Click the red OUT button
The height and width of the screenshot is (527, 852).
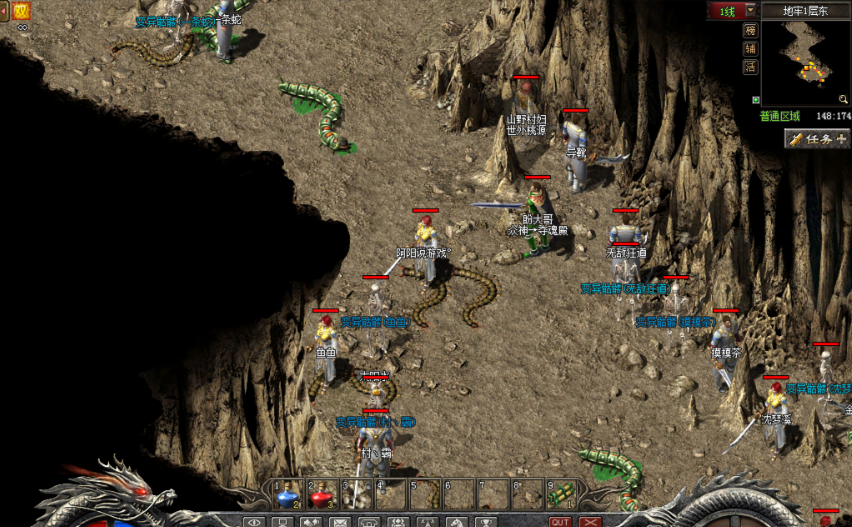(x=561, y=521)
